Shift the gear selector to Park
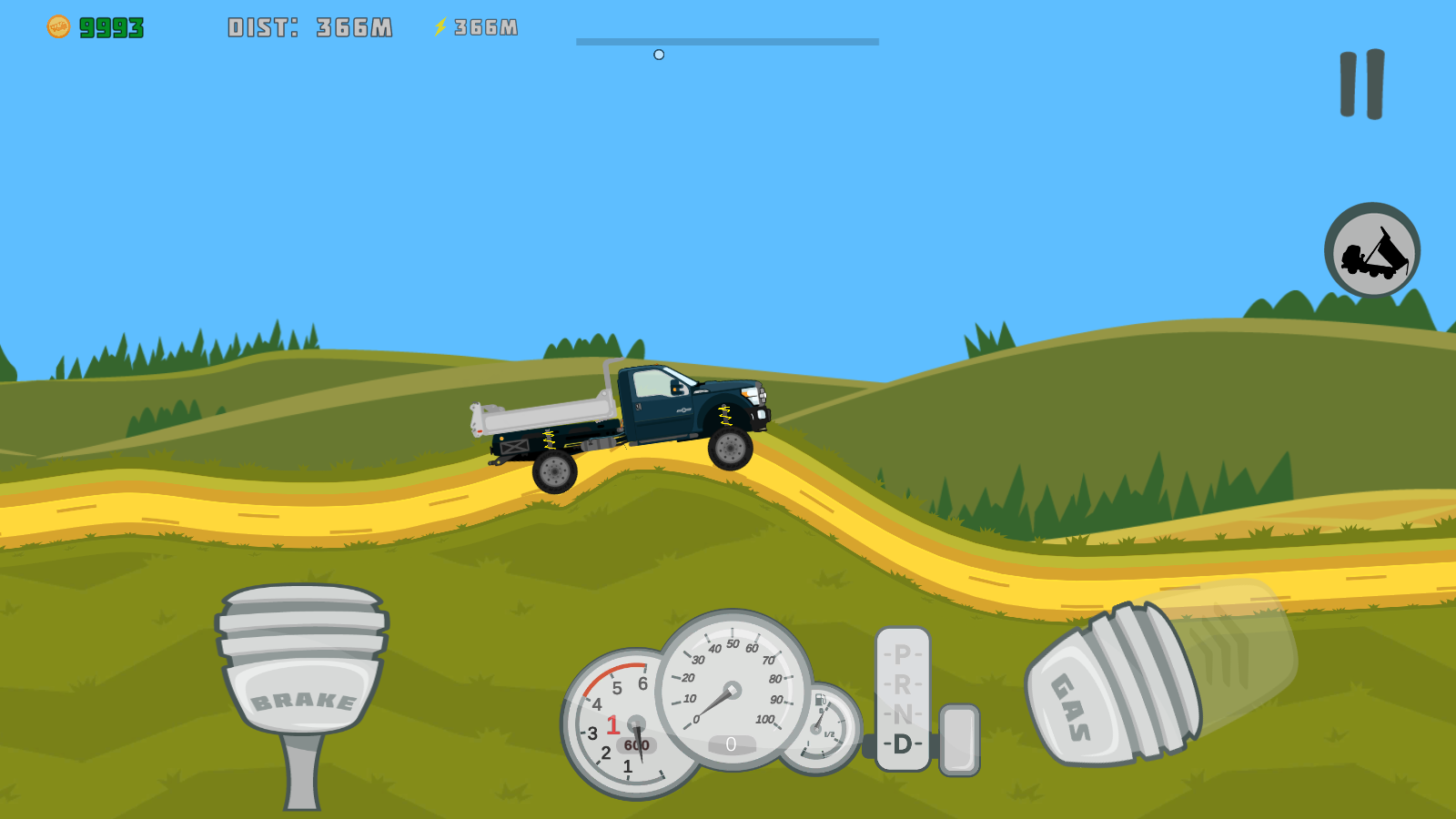This screenshot has height=819, width=1456. point(901,653)
